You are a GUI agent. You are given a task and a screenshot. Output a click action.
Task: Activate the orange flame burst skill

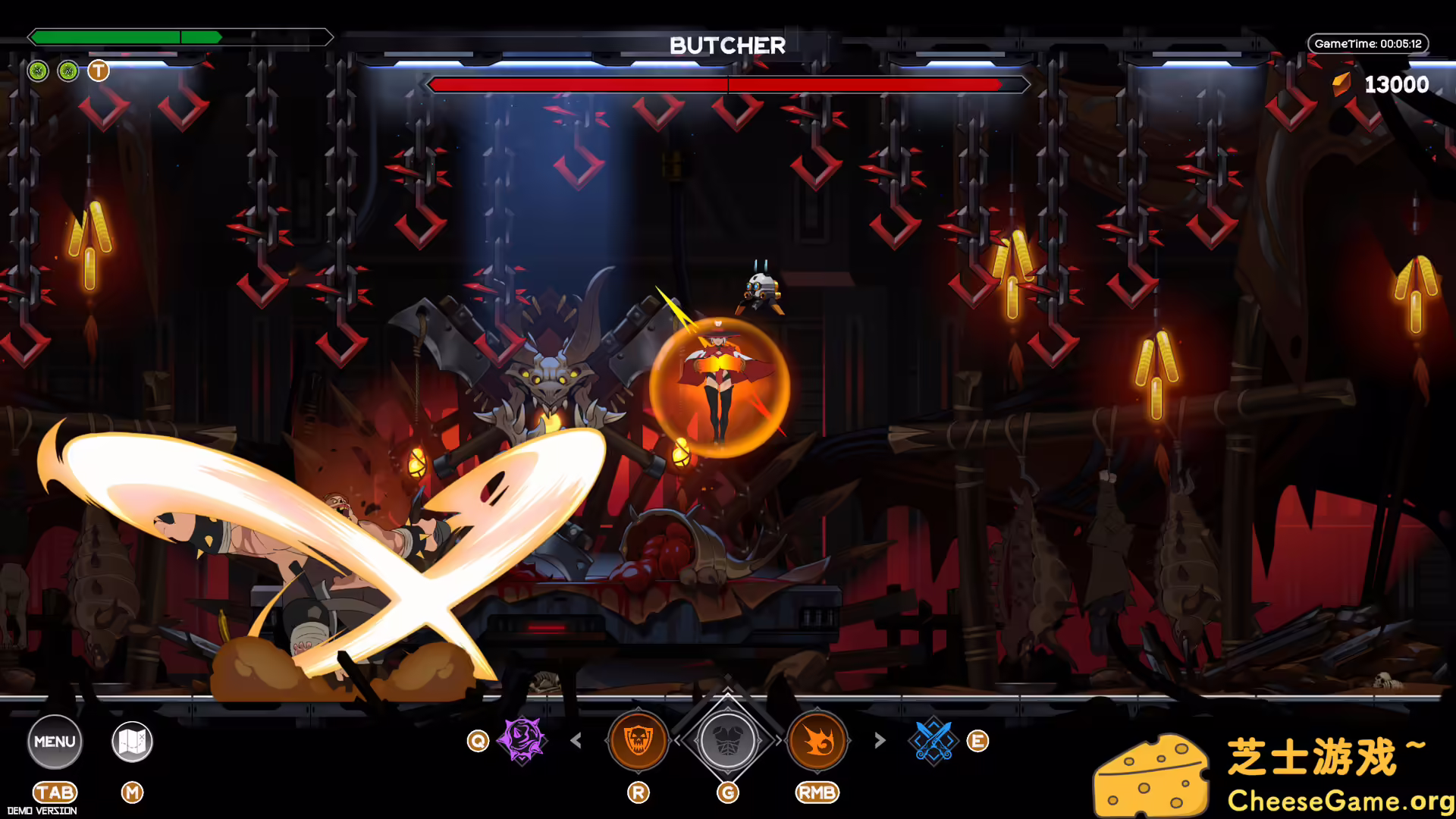(x=817, y=740)
